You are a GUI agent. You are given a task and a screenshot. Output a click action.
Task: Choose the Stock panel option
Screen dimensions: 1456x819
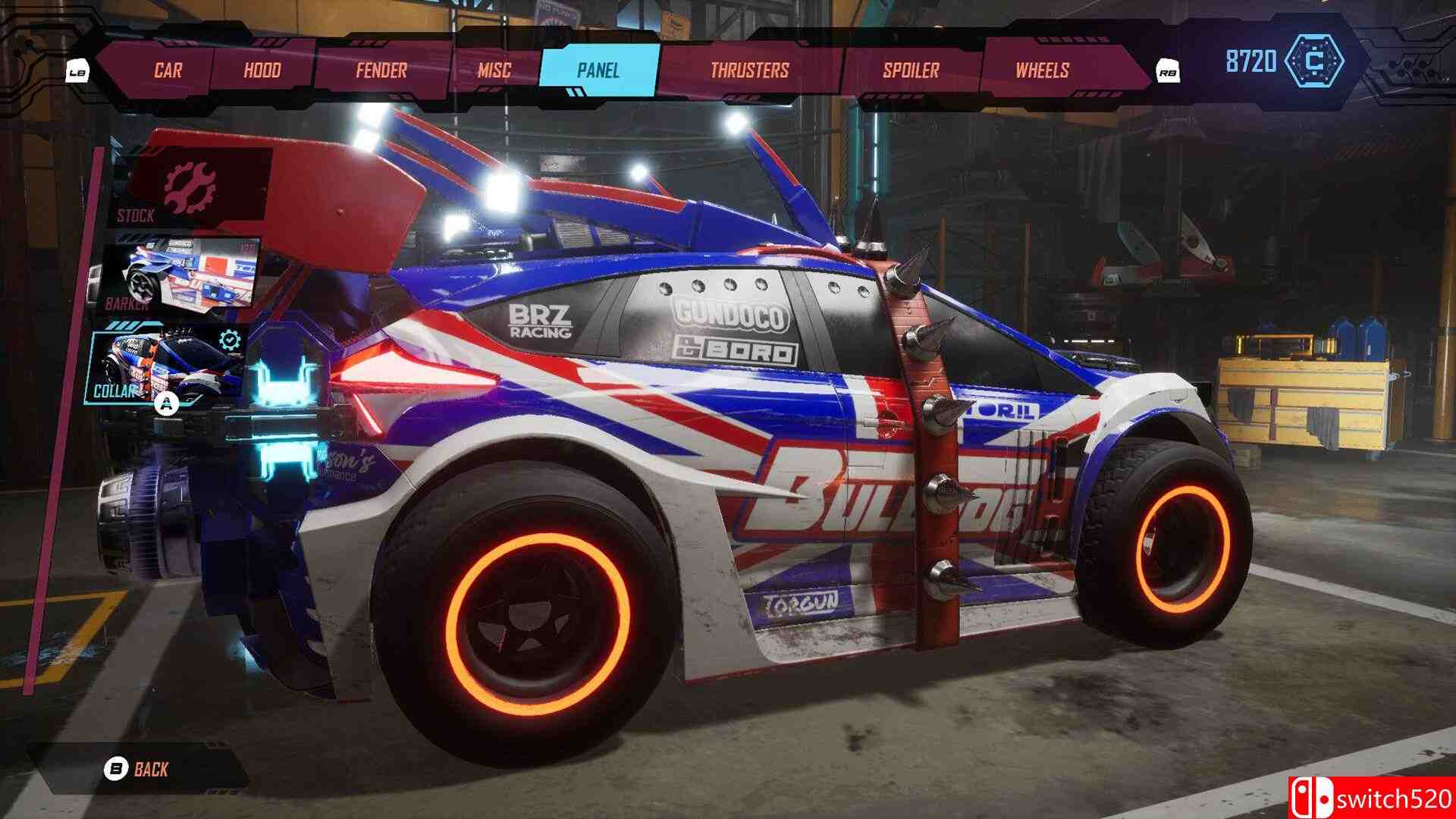(x=191, y=186)
